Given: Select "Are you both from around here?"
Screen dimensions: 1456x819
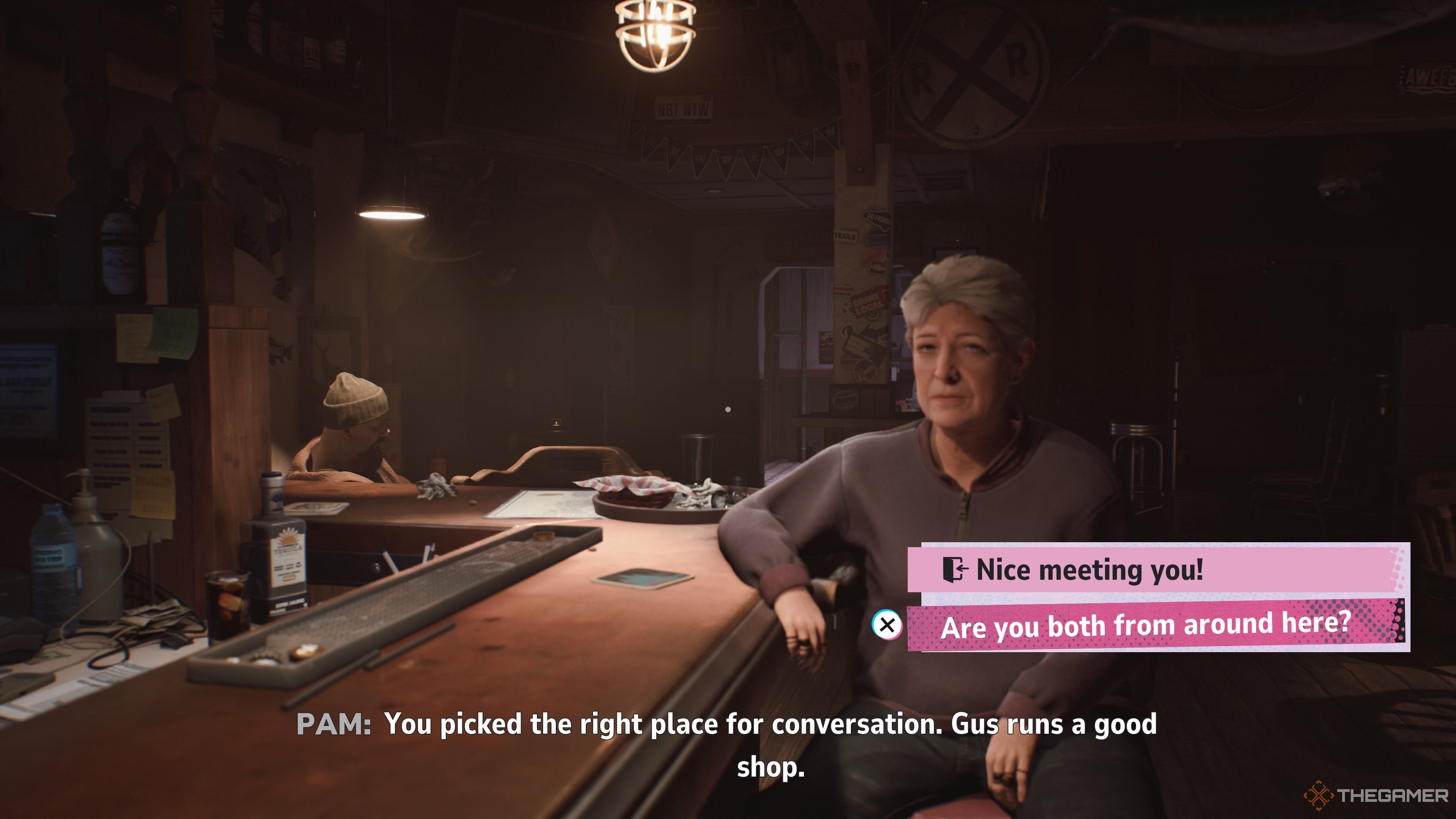Looking at the screenshot, I should point(1145,626).
